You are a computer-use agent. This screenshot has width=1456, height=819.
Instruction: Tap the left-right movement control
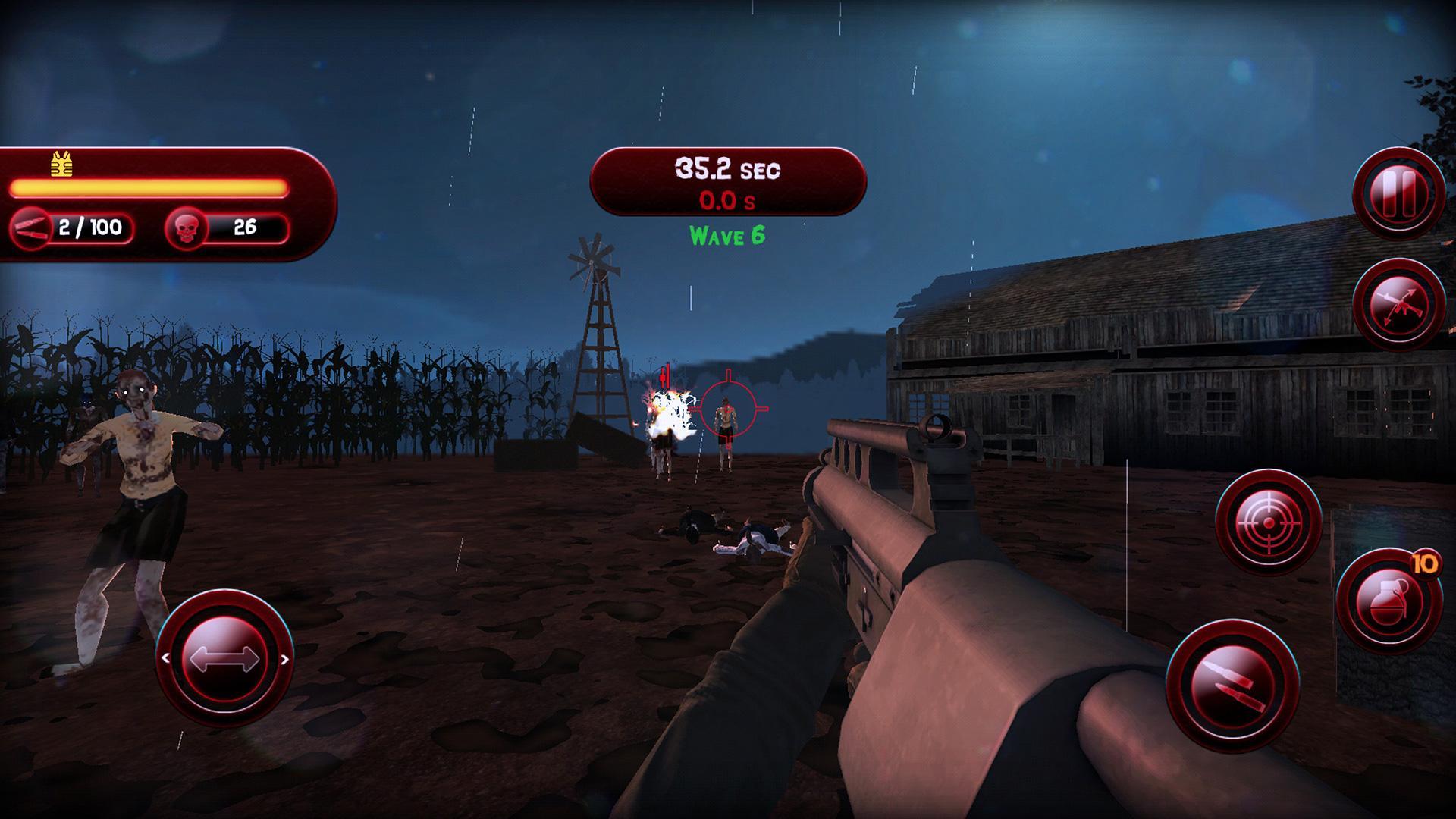[x=224, y=658]
